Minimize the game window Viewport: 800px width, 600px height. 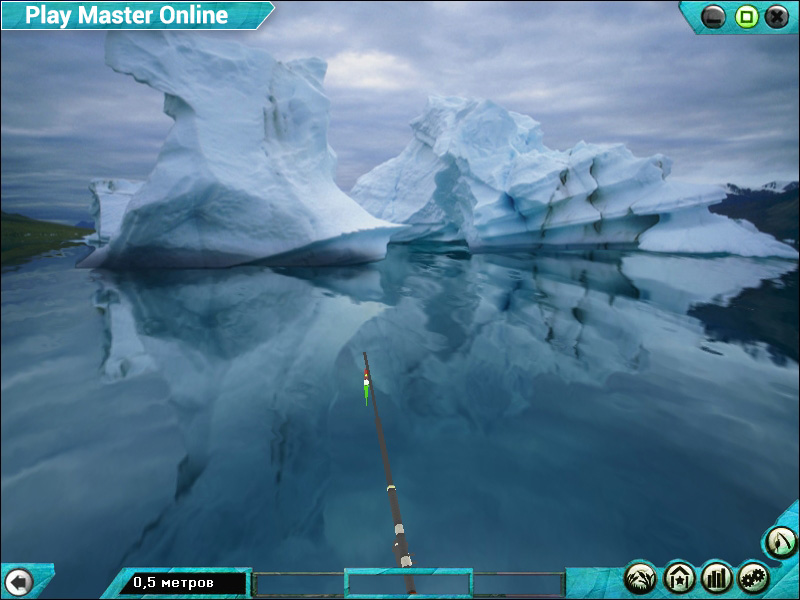click(x=714, y=16)
